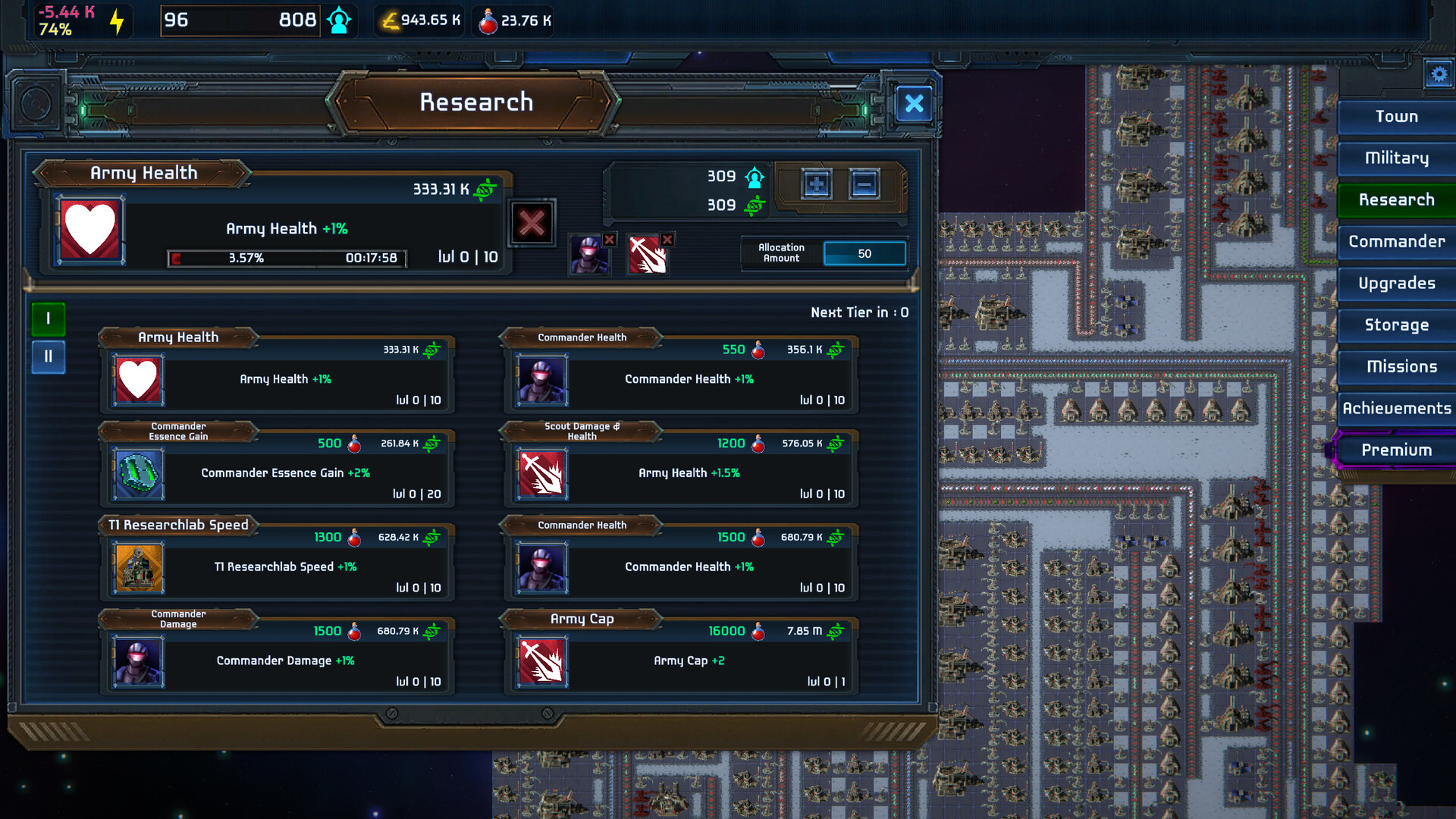The image size is (1456, 819).
Task: Switch to the Military tab
Action: pyautogui.click(x=1396, y=158)
